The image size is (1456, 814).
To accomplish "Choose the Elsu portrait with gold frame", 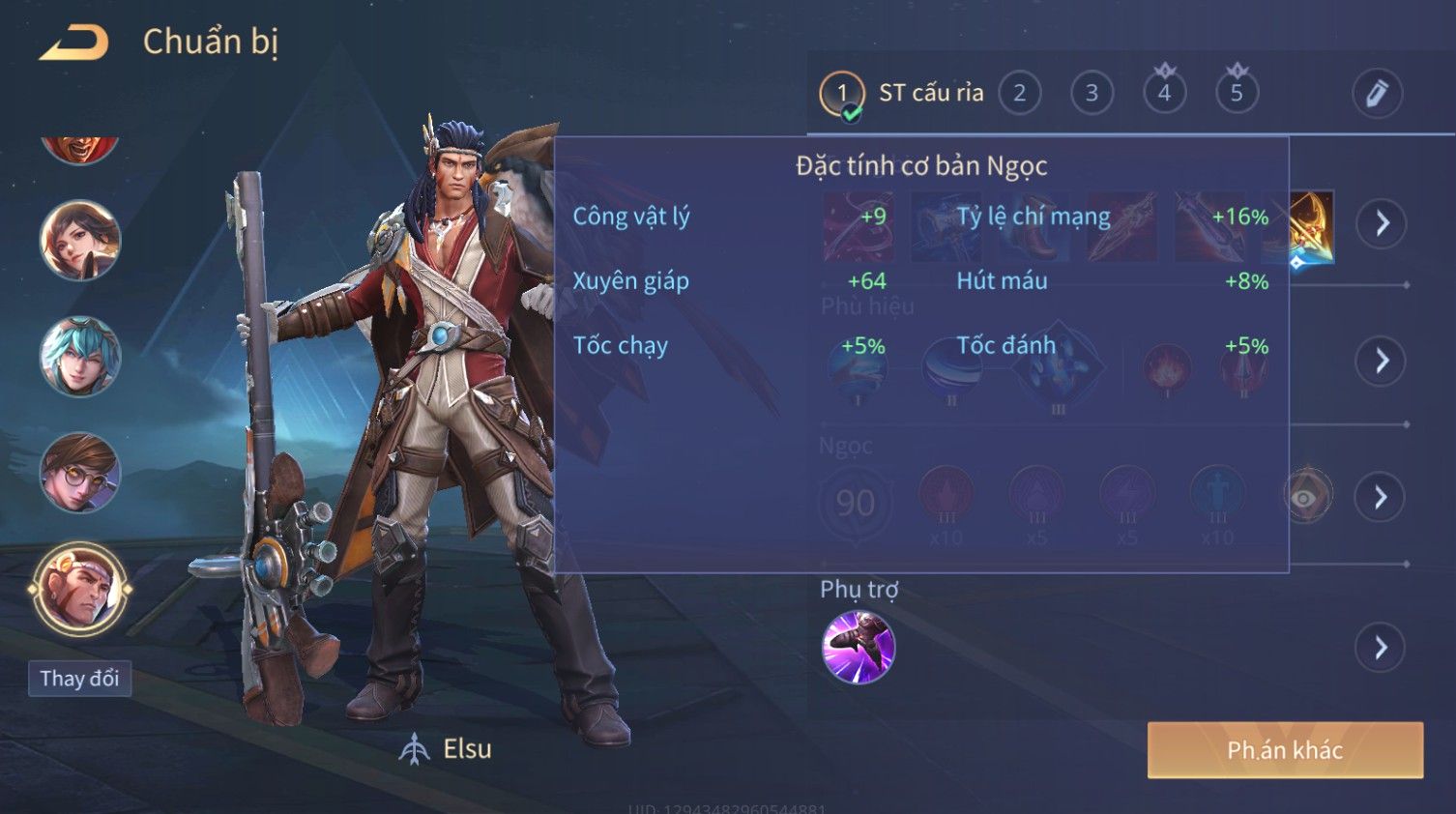I will coord(79,589).
